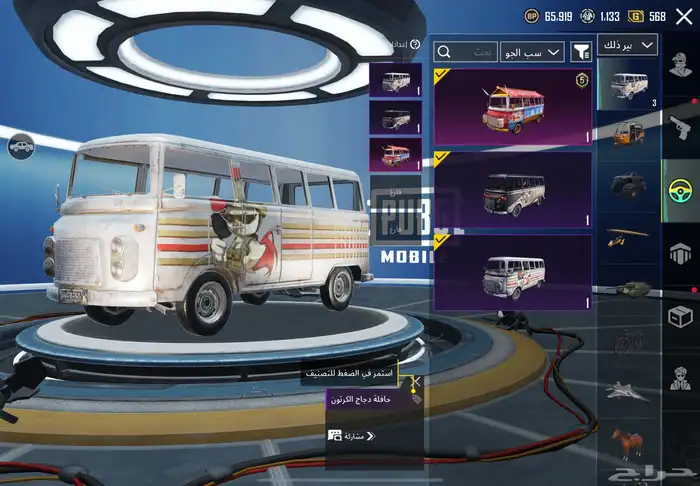Type in the search field

point(466,51)
